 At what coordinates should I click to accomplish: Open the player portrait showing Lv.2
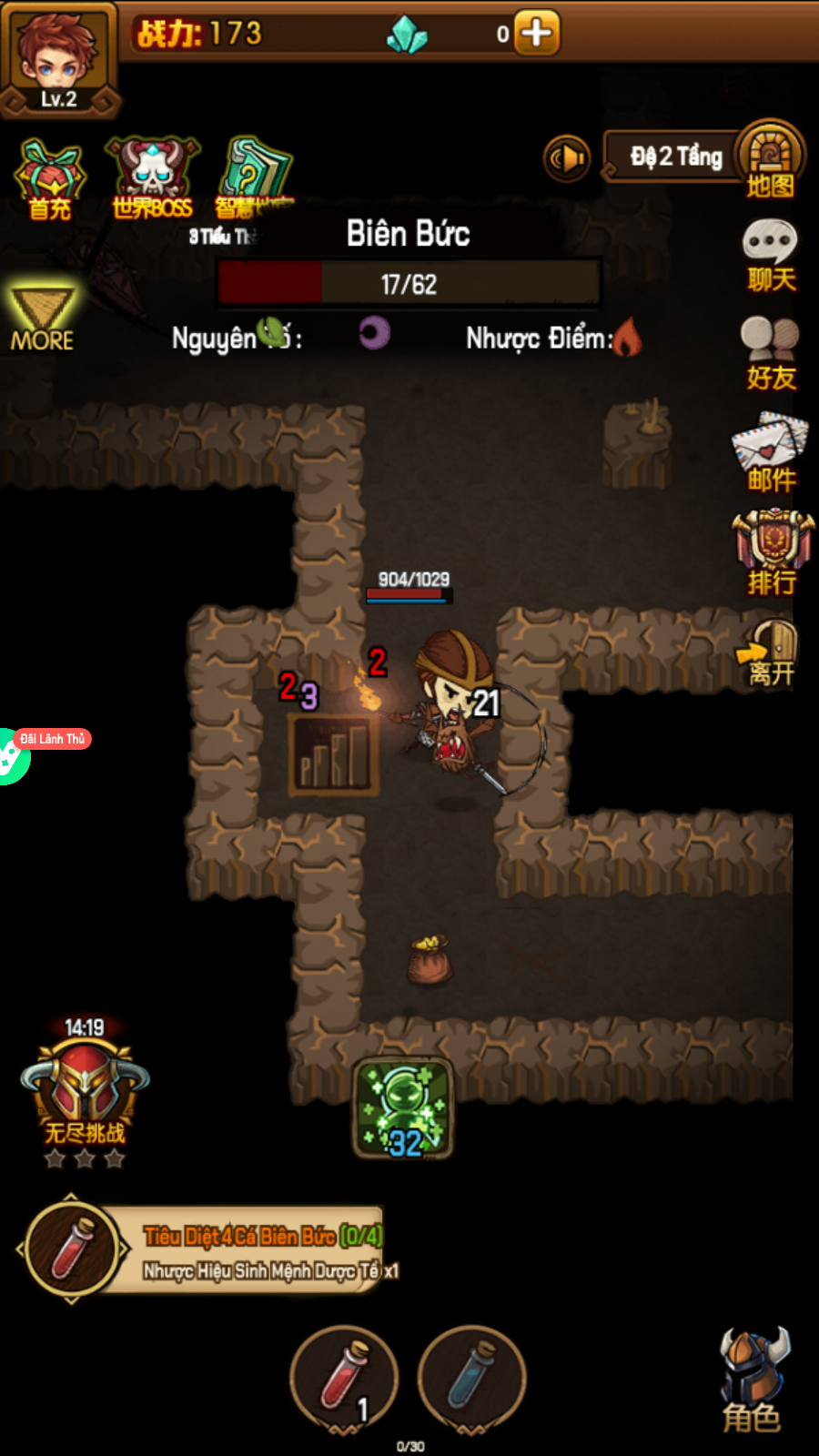[59, 59]
